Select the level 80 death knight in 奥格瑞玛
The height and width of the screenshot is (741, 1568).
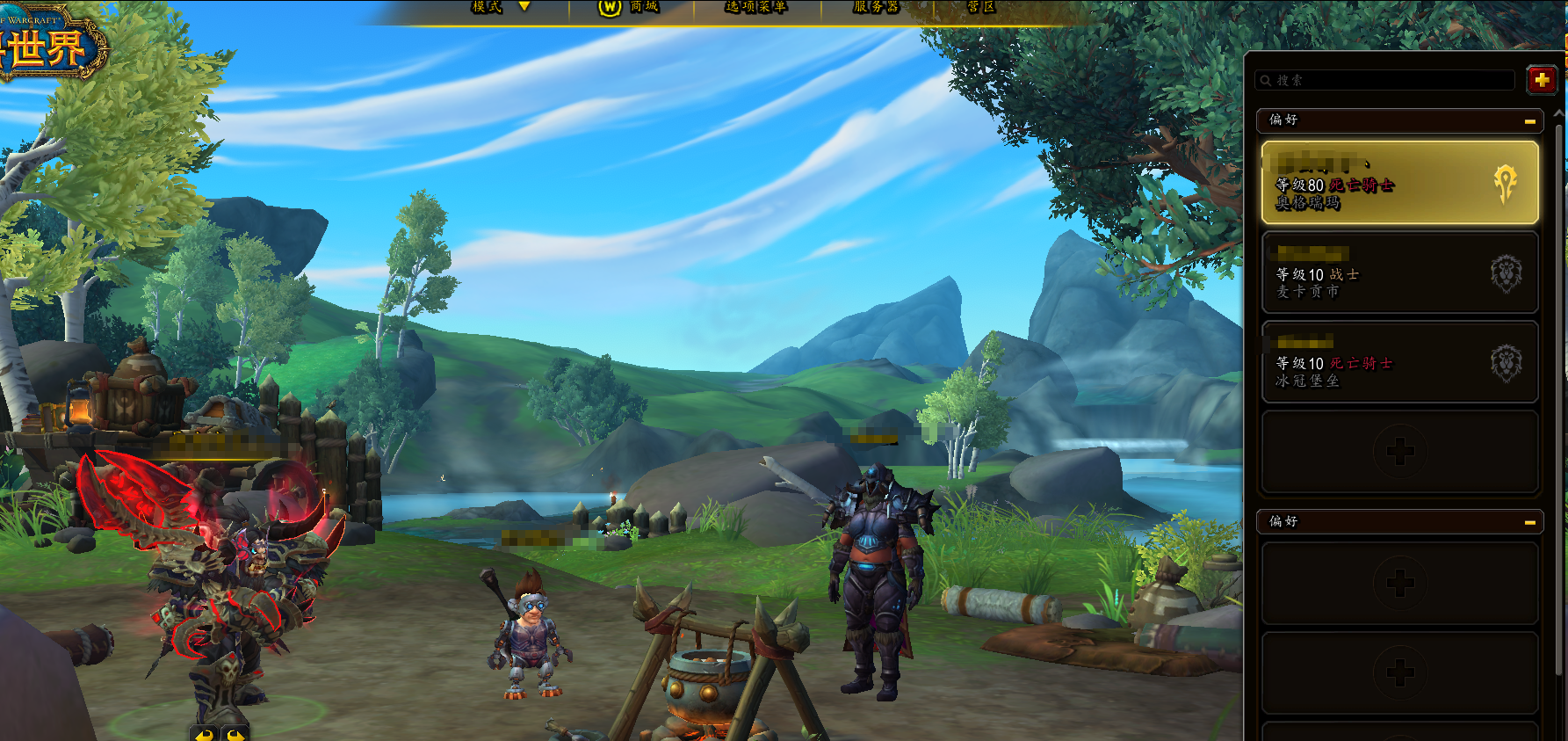1399,183
